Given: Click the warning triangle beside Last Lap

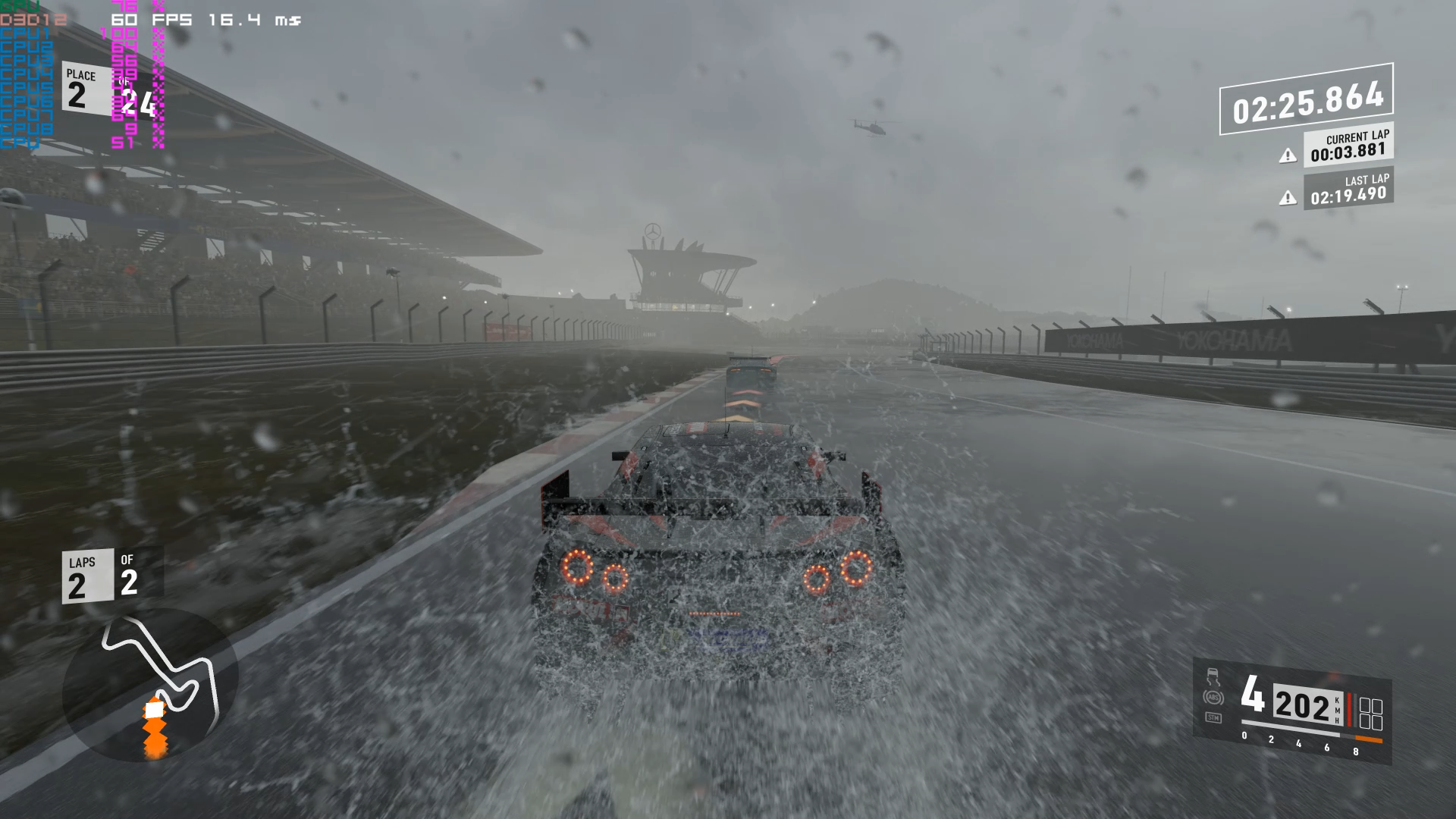Looking at the screenshot, I should pyautogui.click(x=1288, y=199).
